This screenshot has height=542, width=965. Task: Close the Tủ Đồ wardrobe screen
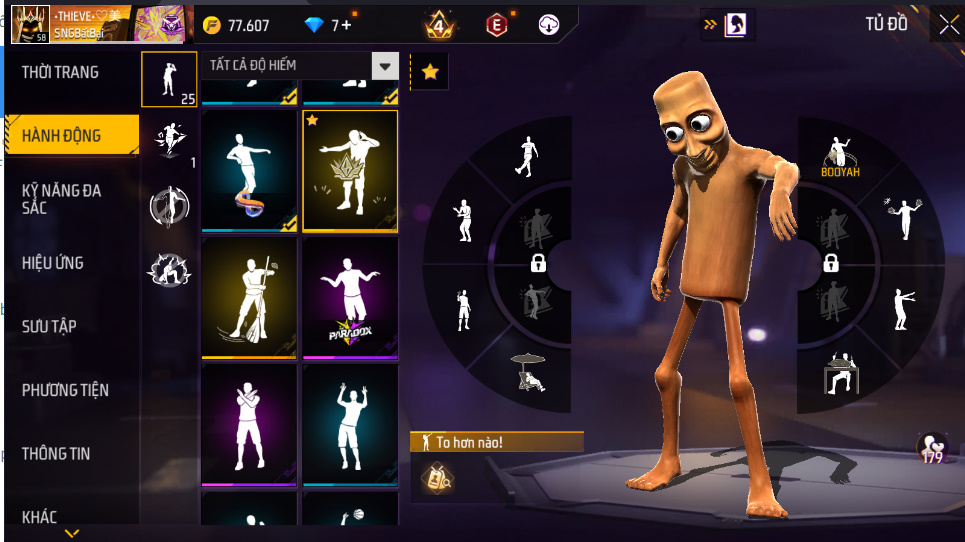[x=947, y=25]
